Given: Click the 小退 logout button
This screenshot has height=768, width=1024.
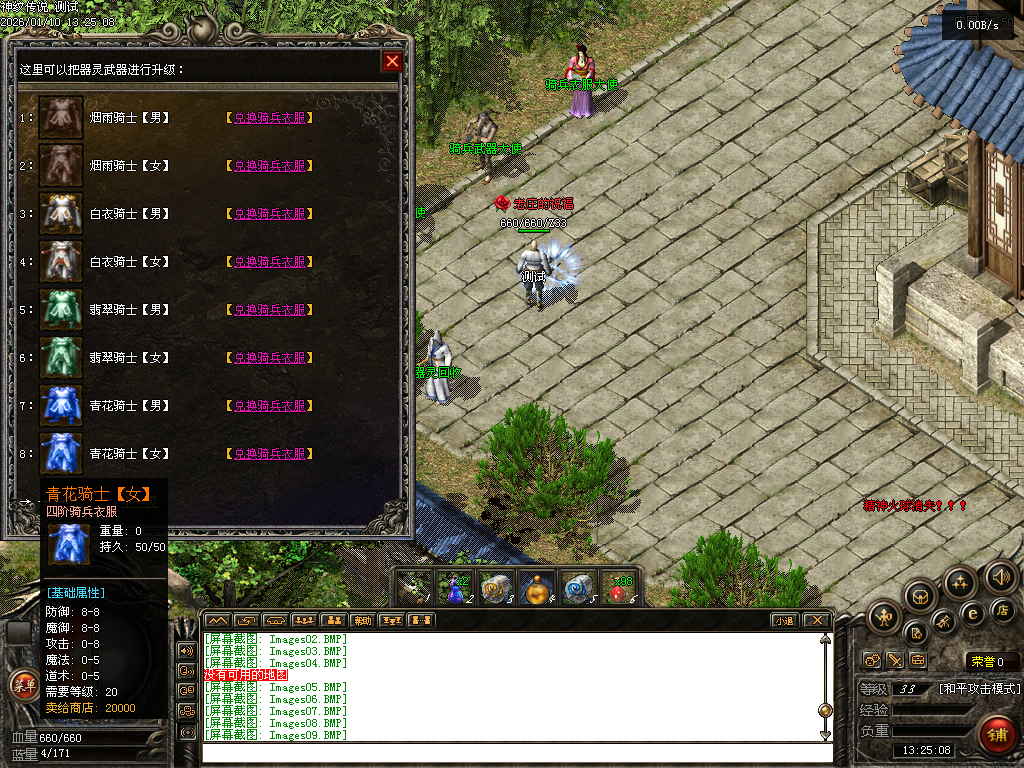Looking at the screenshot, I should [784, 621].
